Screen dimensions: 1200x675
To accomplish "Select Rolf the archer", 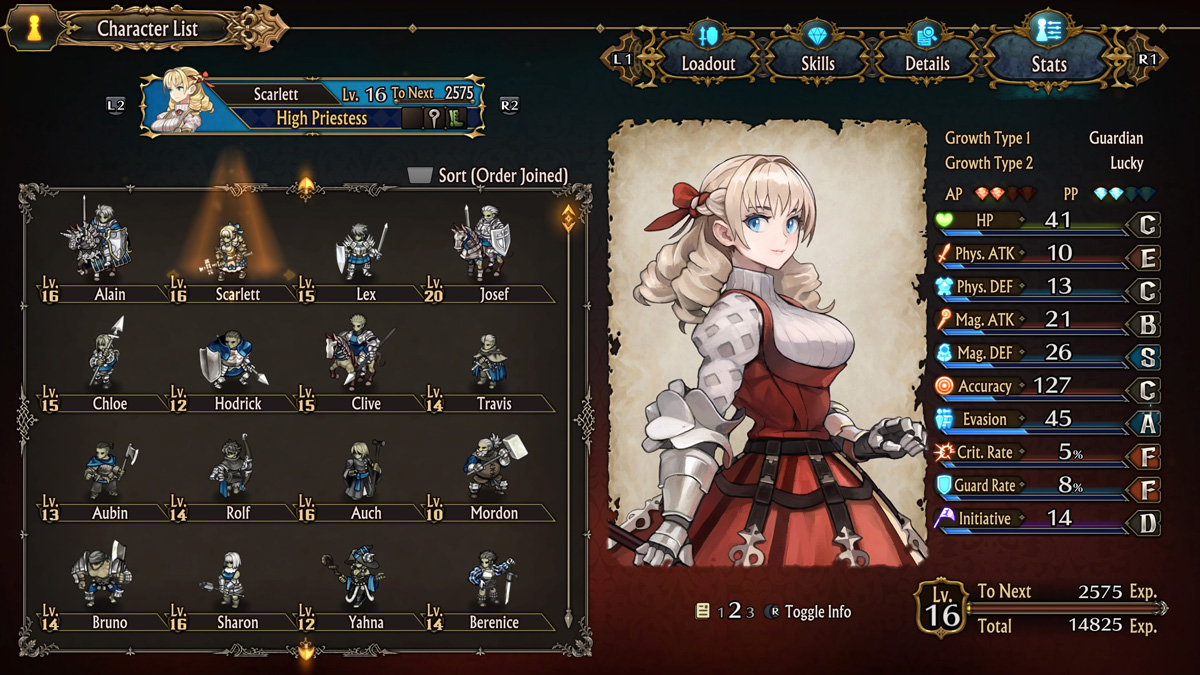I will (234, 470).
